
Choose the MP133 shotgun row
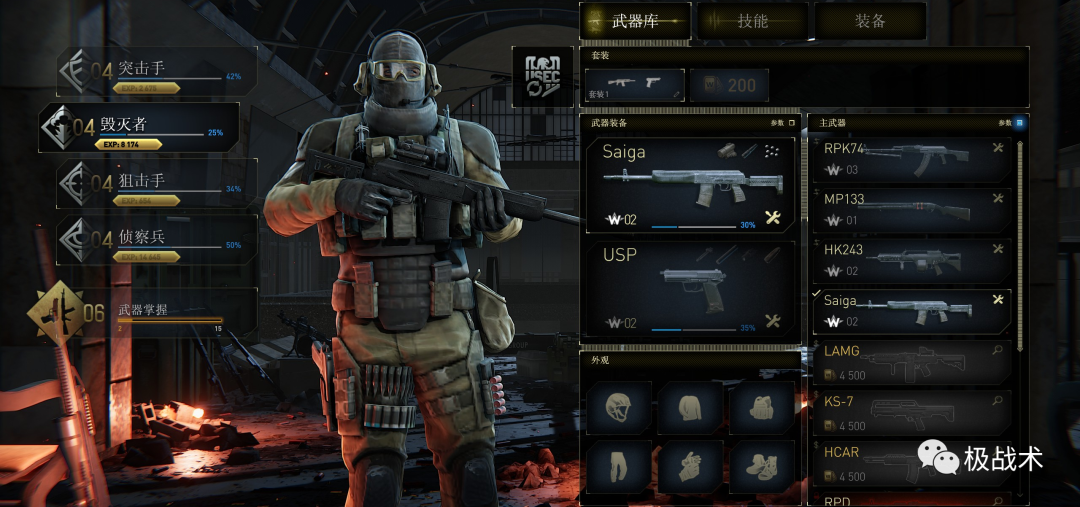pyautogui.click(x=909, y=208)
